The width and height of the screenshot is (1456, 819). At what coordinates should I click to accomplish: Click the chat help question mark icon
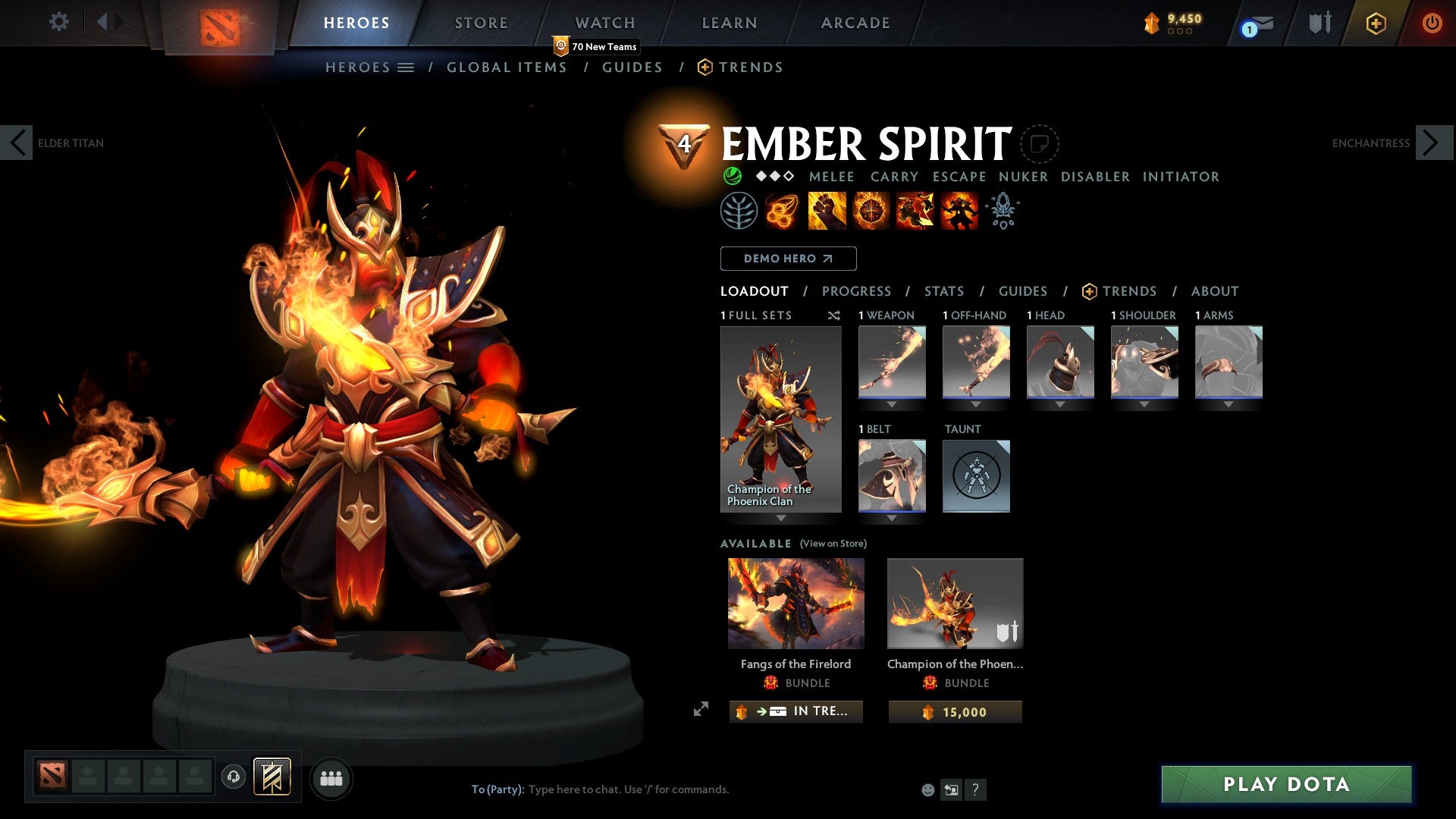tap(975, 789)
